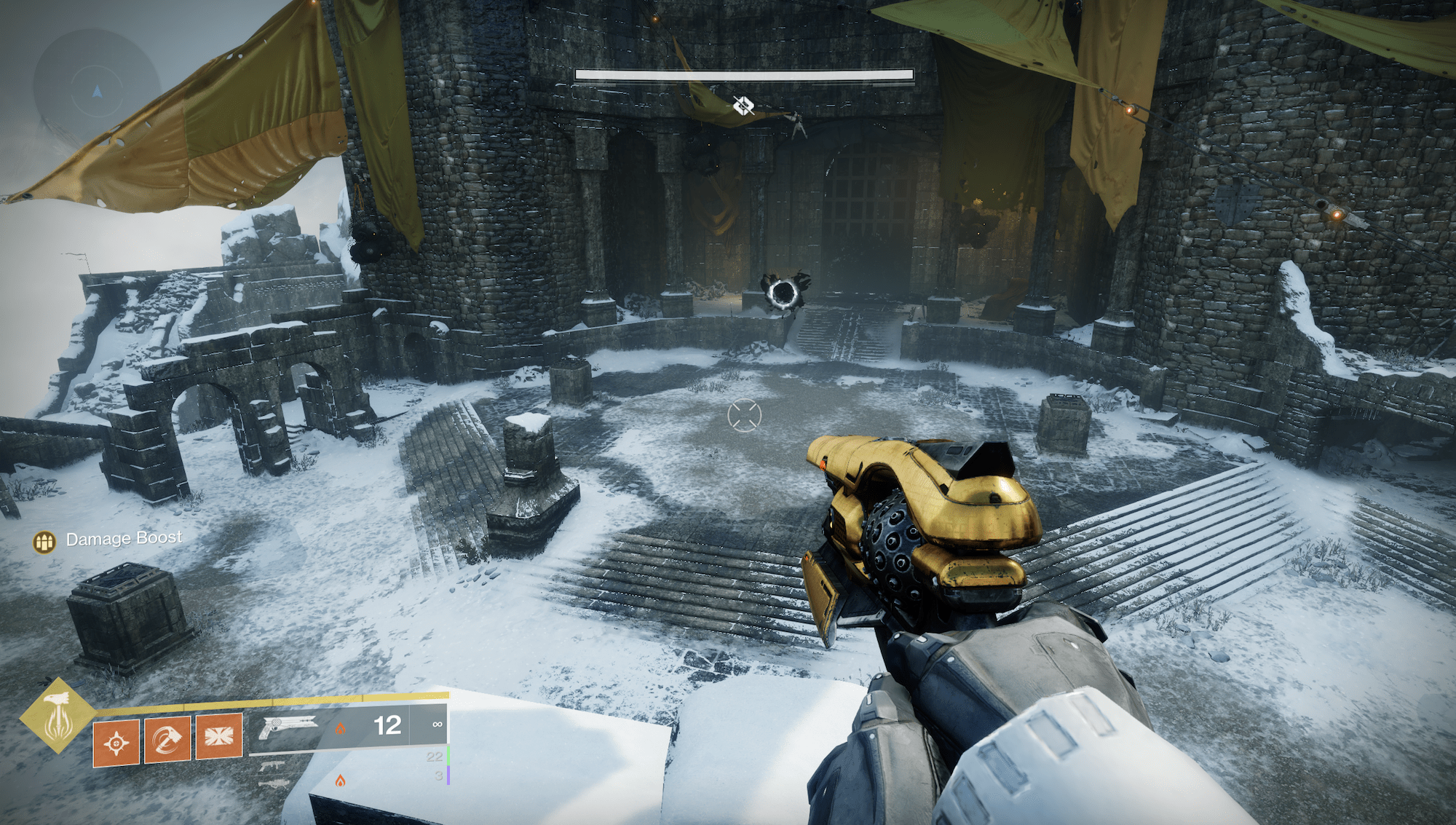Select the ammo counter showing 12
1456x825 pixels.
click(x=389, y=727)
